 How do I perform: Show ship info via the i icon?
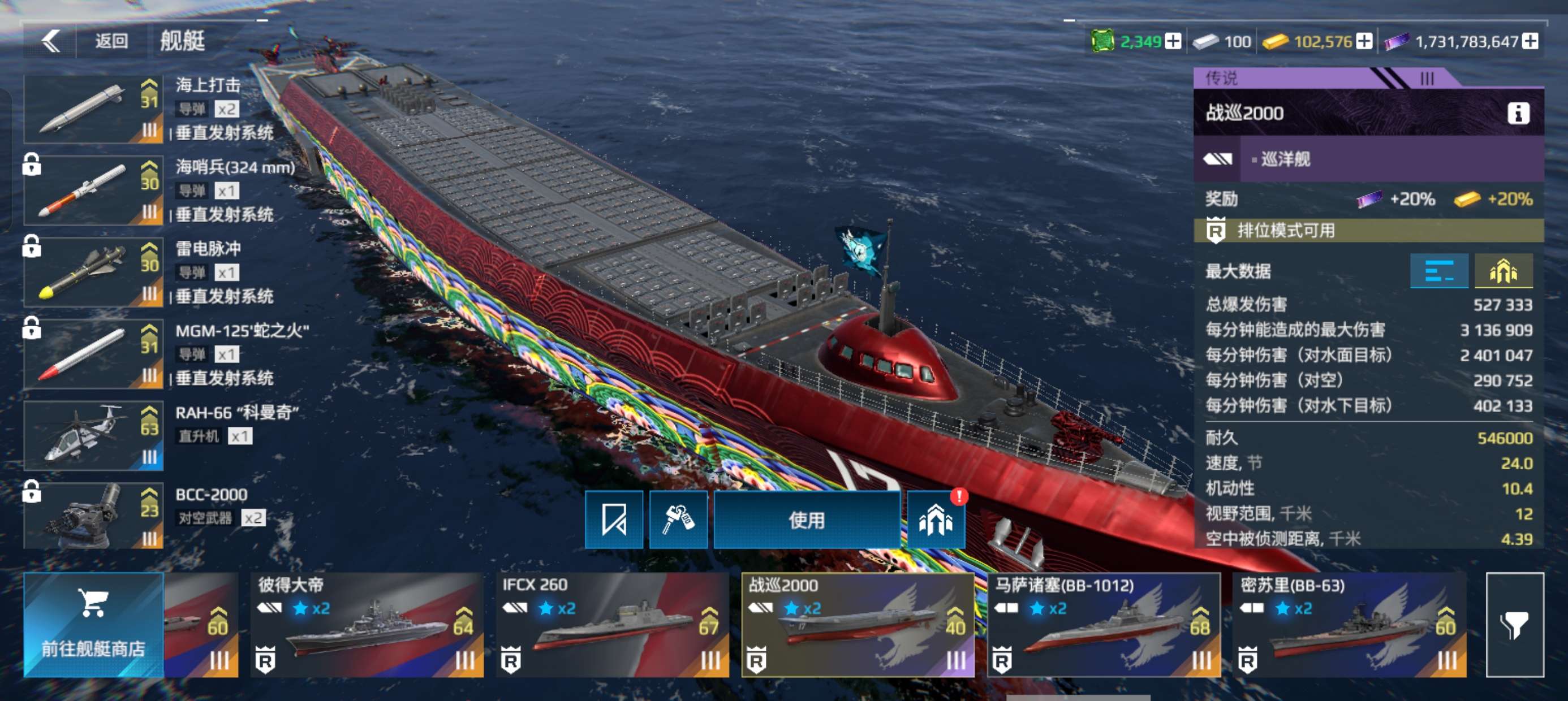tap(1518, 113)
